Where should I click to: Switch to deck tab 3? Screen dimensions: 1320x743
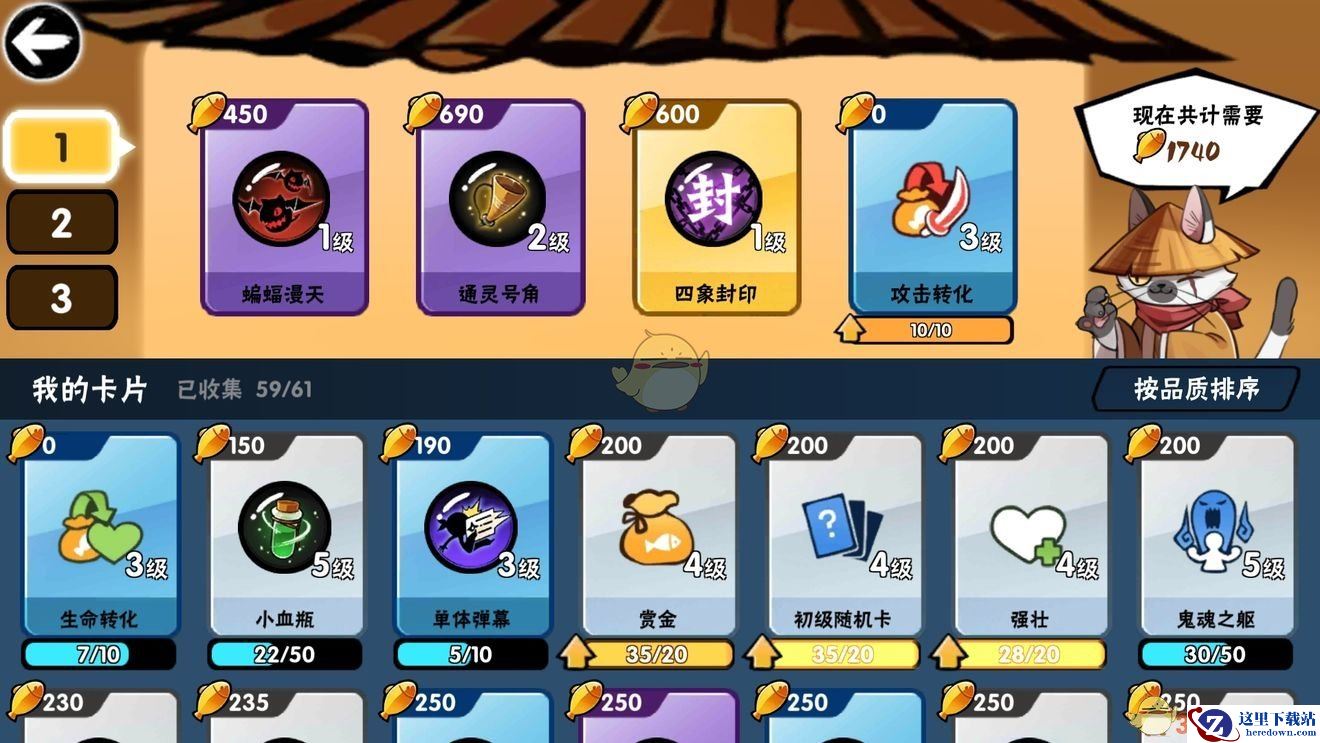(x=61, y=297)
